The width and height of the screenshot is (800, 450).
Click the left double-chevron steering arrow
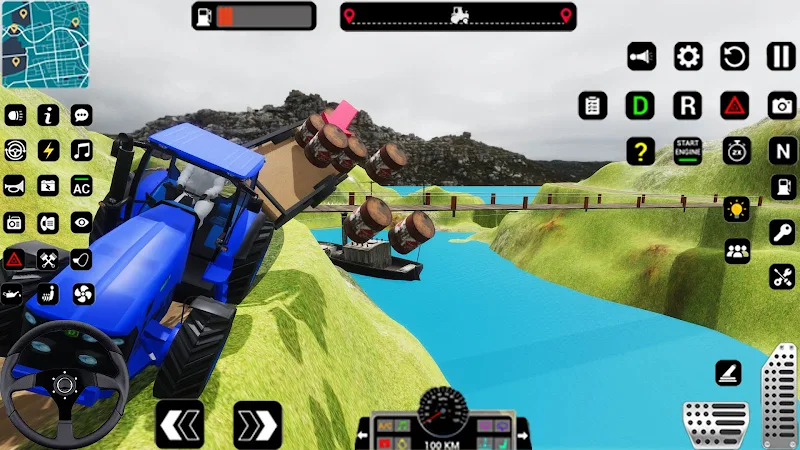(180, 425)
